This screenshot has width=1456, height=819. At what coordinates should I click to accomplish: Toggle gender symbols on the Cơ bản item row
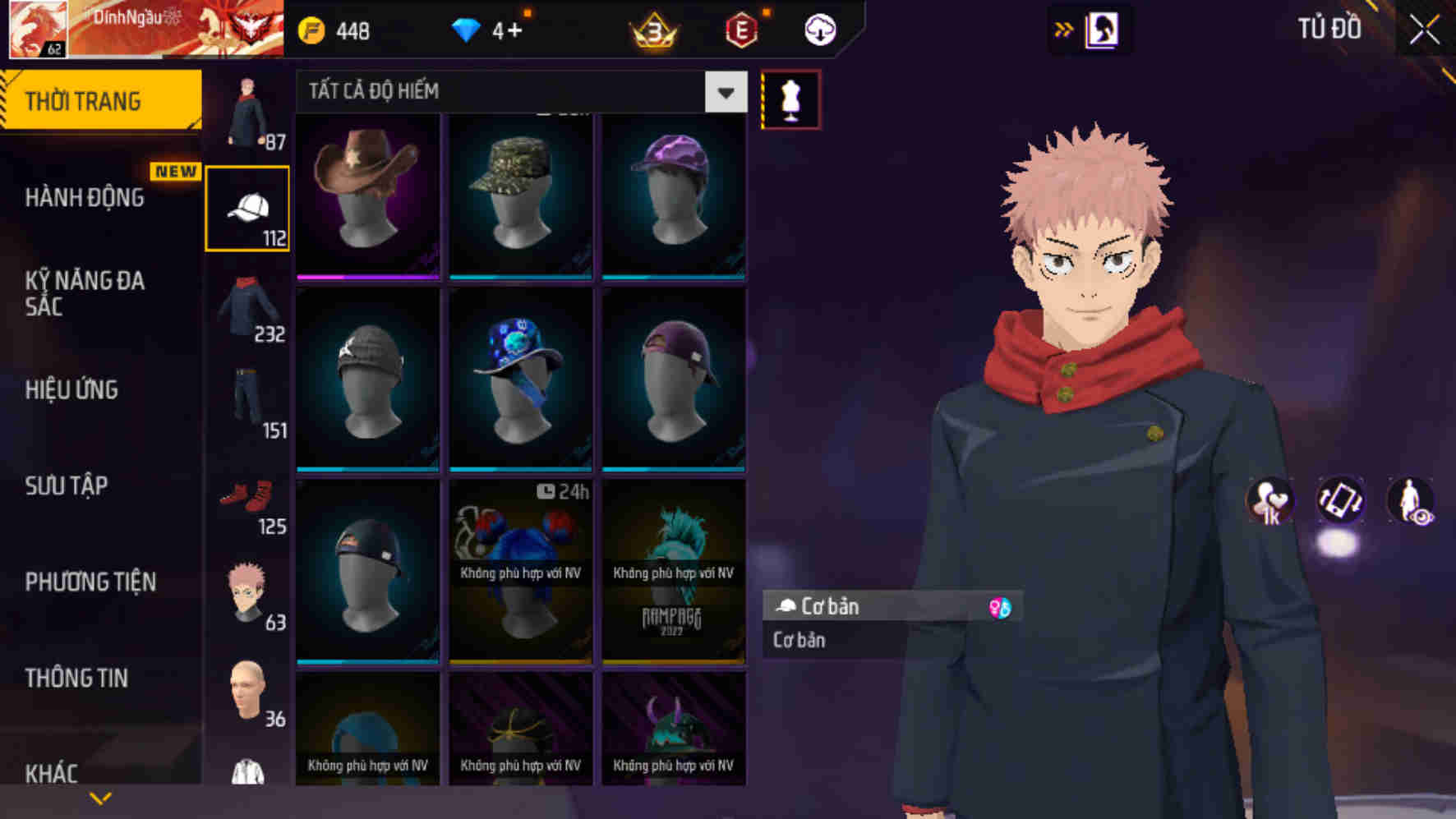(995, 607)
